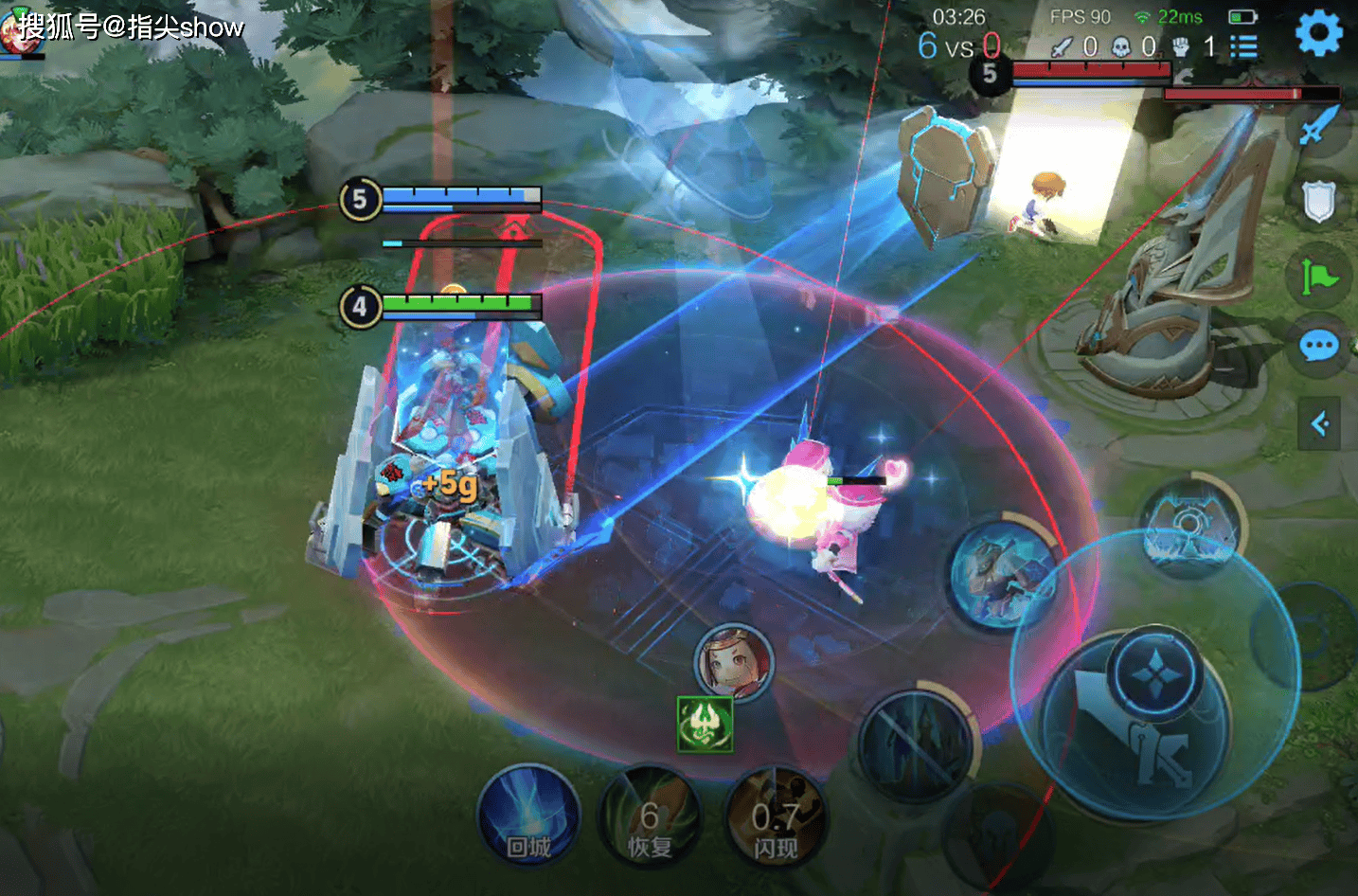The width and height of the screenshot is (1358, 896).
Task: Open the chat bubble quick messages
Action: 1318,347
